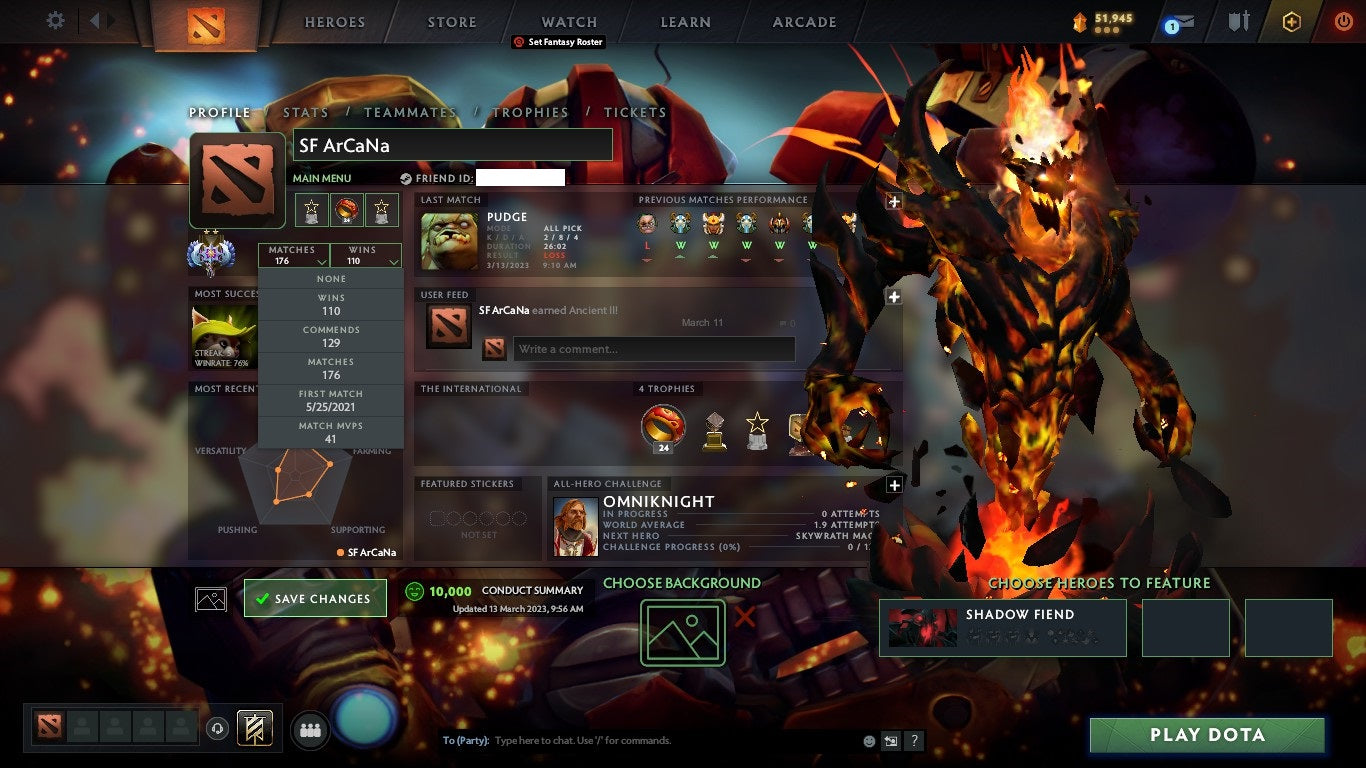Select the Arcade menu item
The height and width of the screenshot is (768, 1366).
(803, 21)
